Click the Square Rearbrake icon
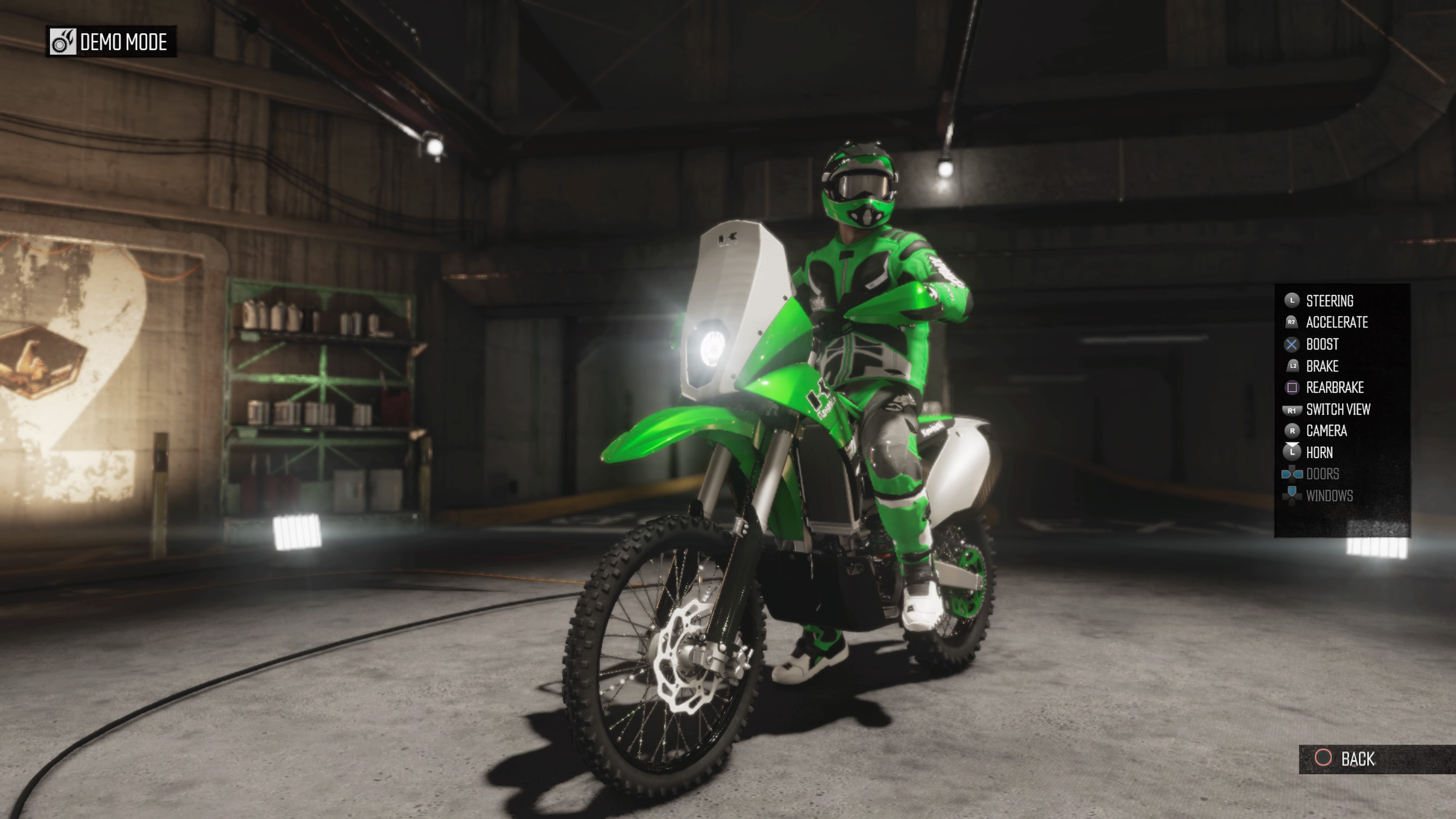Viewport: 1456px width, 819px height. pyautogui.click(x=1293, y=387)
